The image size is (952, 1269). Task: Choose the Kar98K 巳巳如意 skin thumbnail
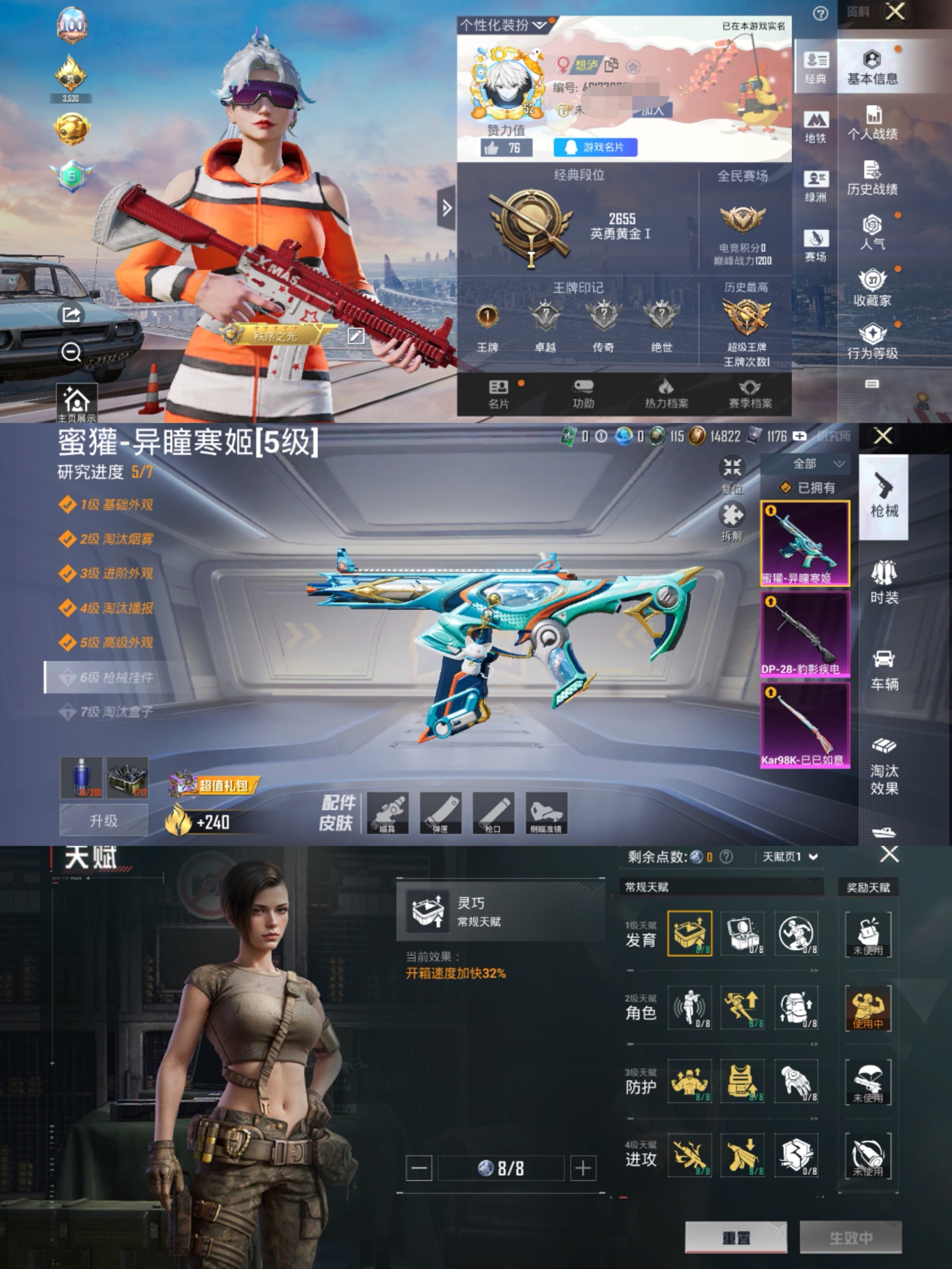click(x=805, y=725)
